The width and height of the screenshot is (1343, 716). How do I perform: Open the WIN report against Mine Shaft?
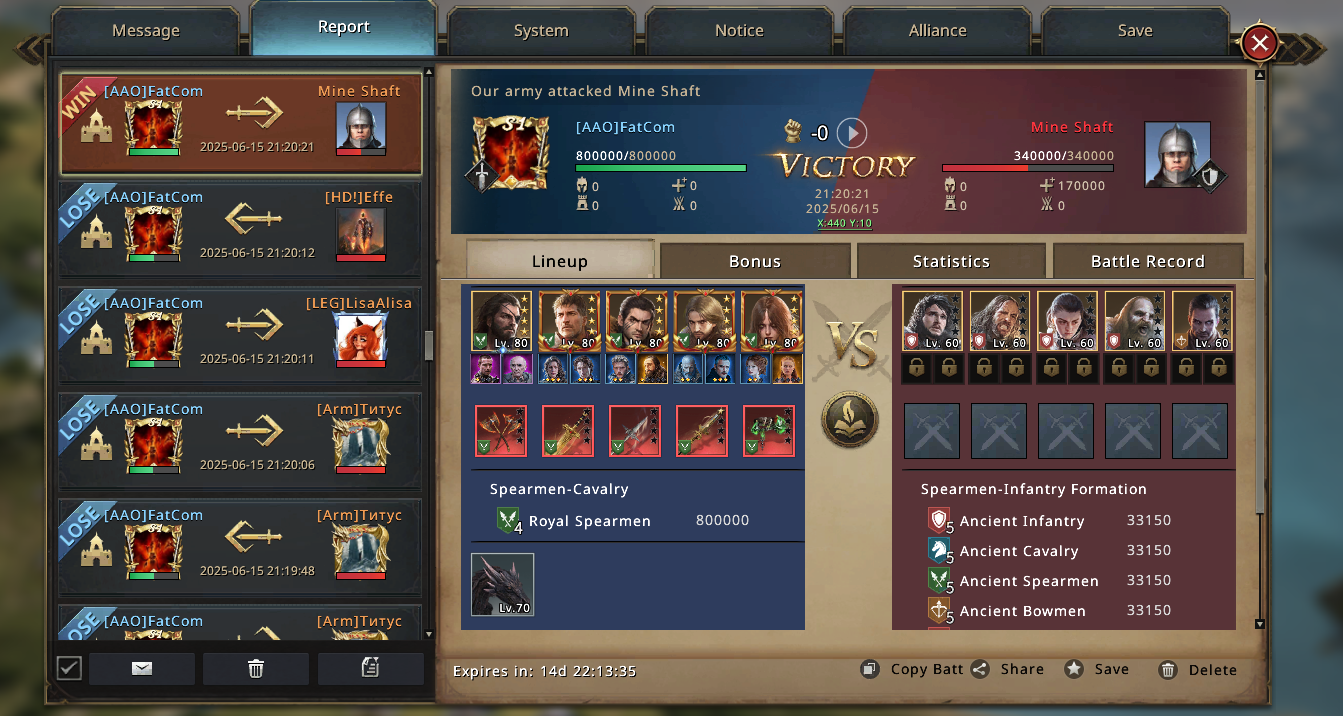tap(241, 124)
